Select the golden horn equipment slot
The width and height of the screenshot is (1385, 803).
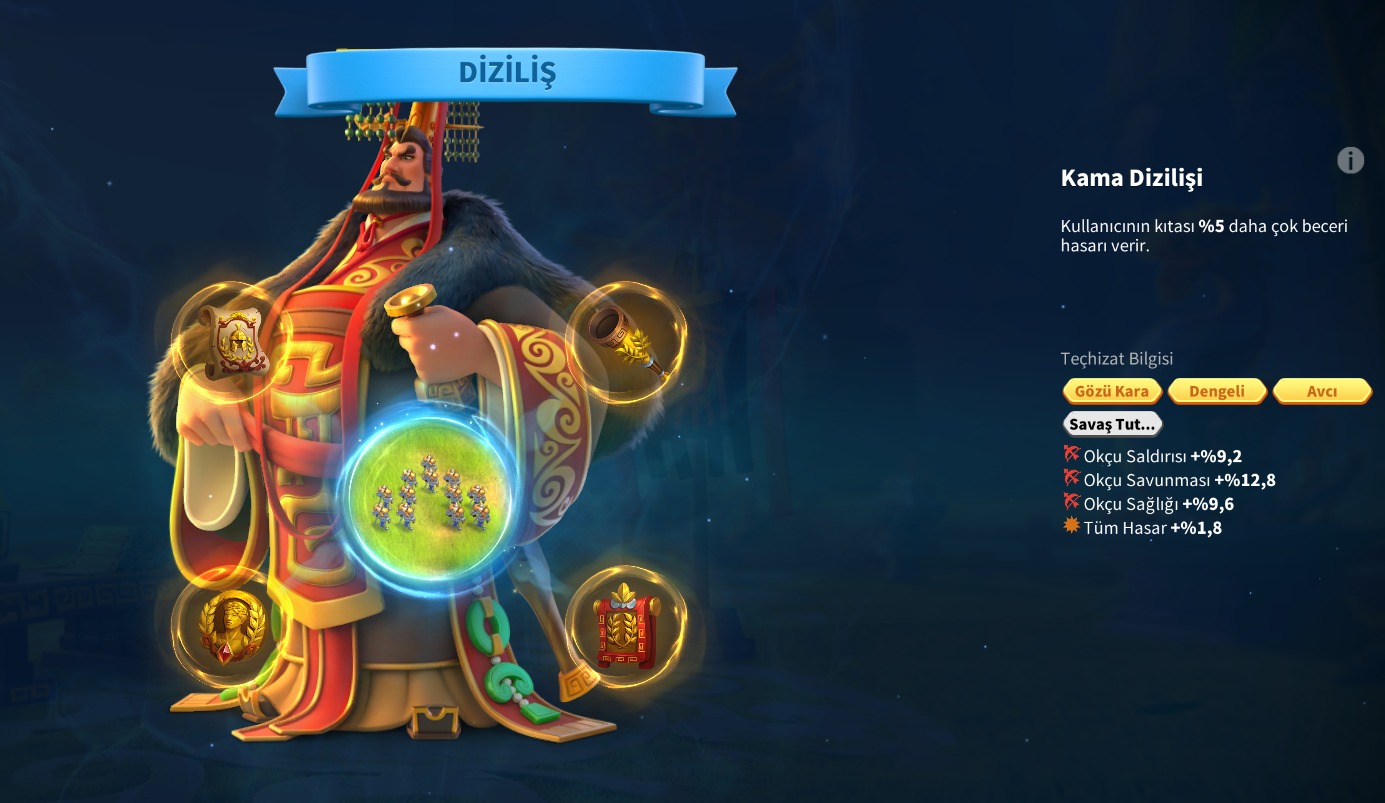627,342
